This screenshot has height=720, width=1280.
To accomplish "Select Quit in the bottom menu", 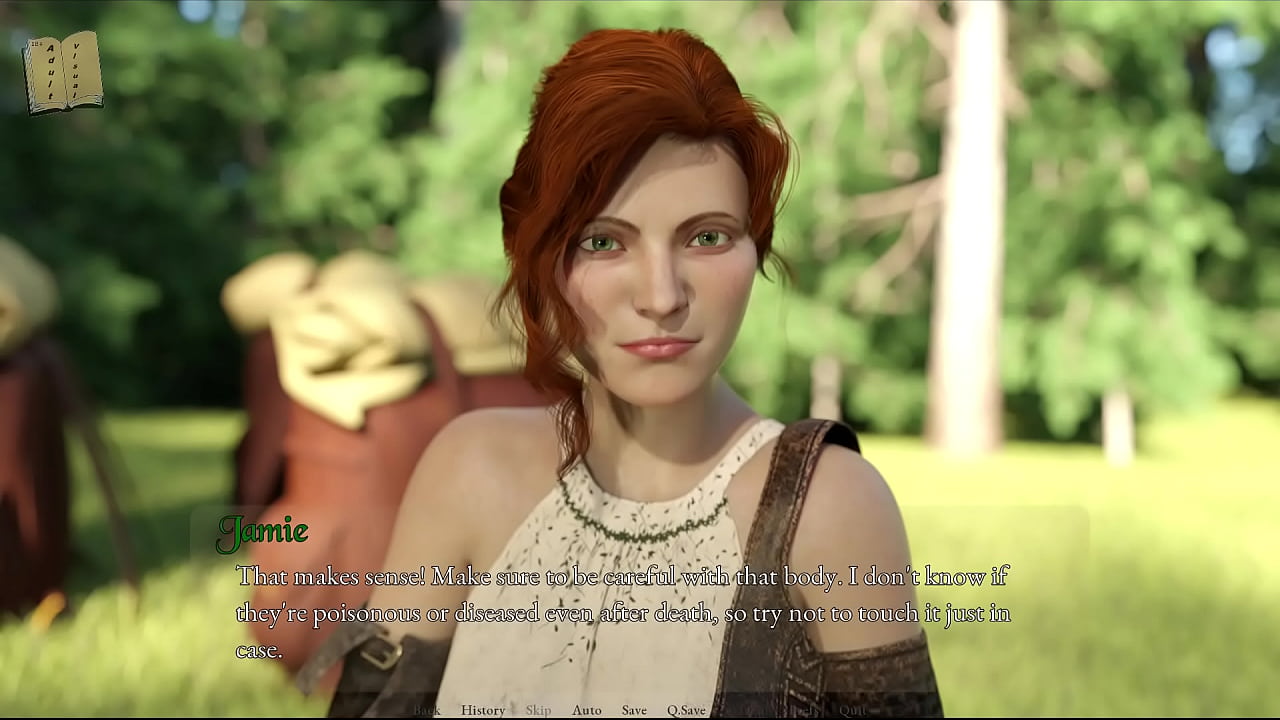I will pos(852,710).
